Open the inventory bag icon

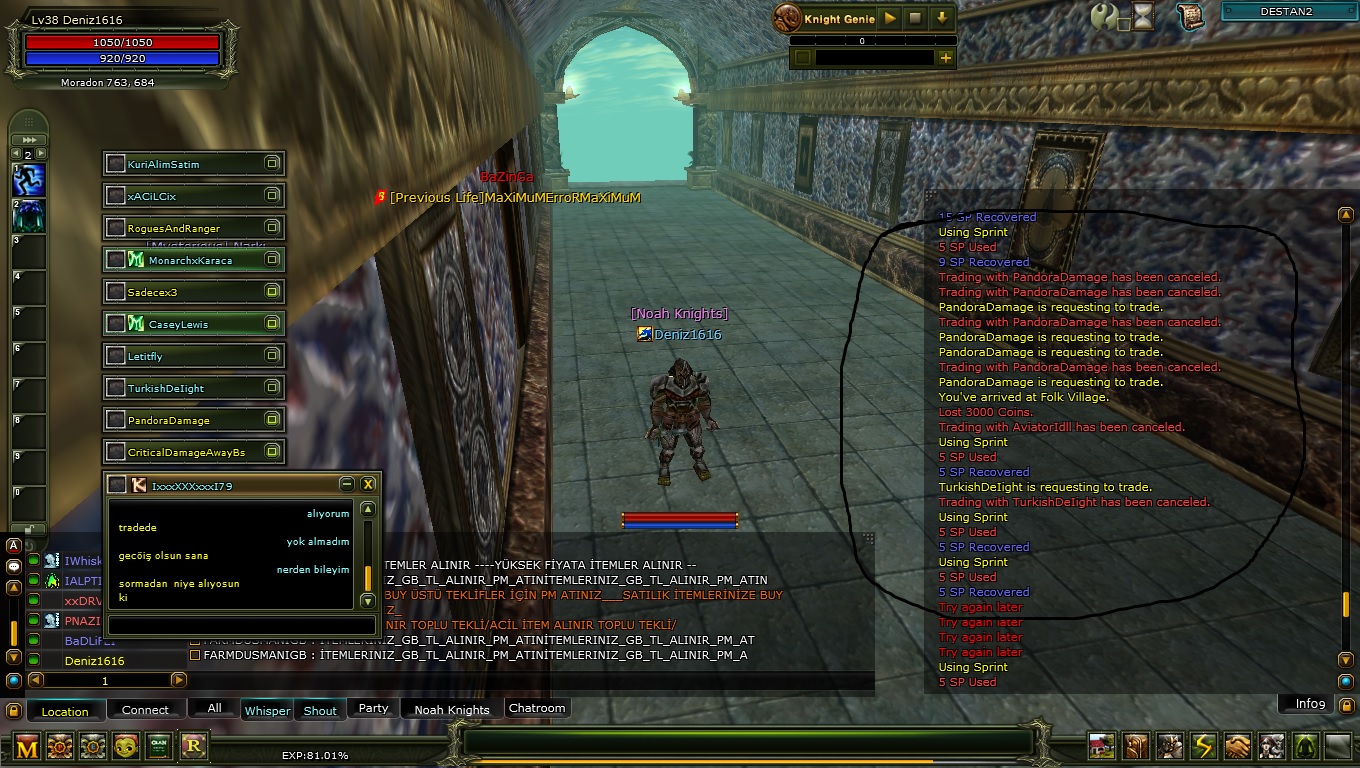[x=1136, y=747]
